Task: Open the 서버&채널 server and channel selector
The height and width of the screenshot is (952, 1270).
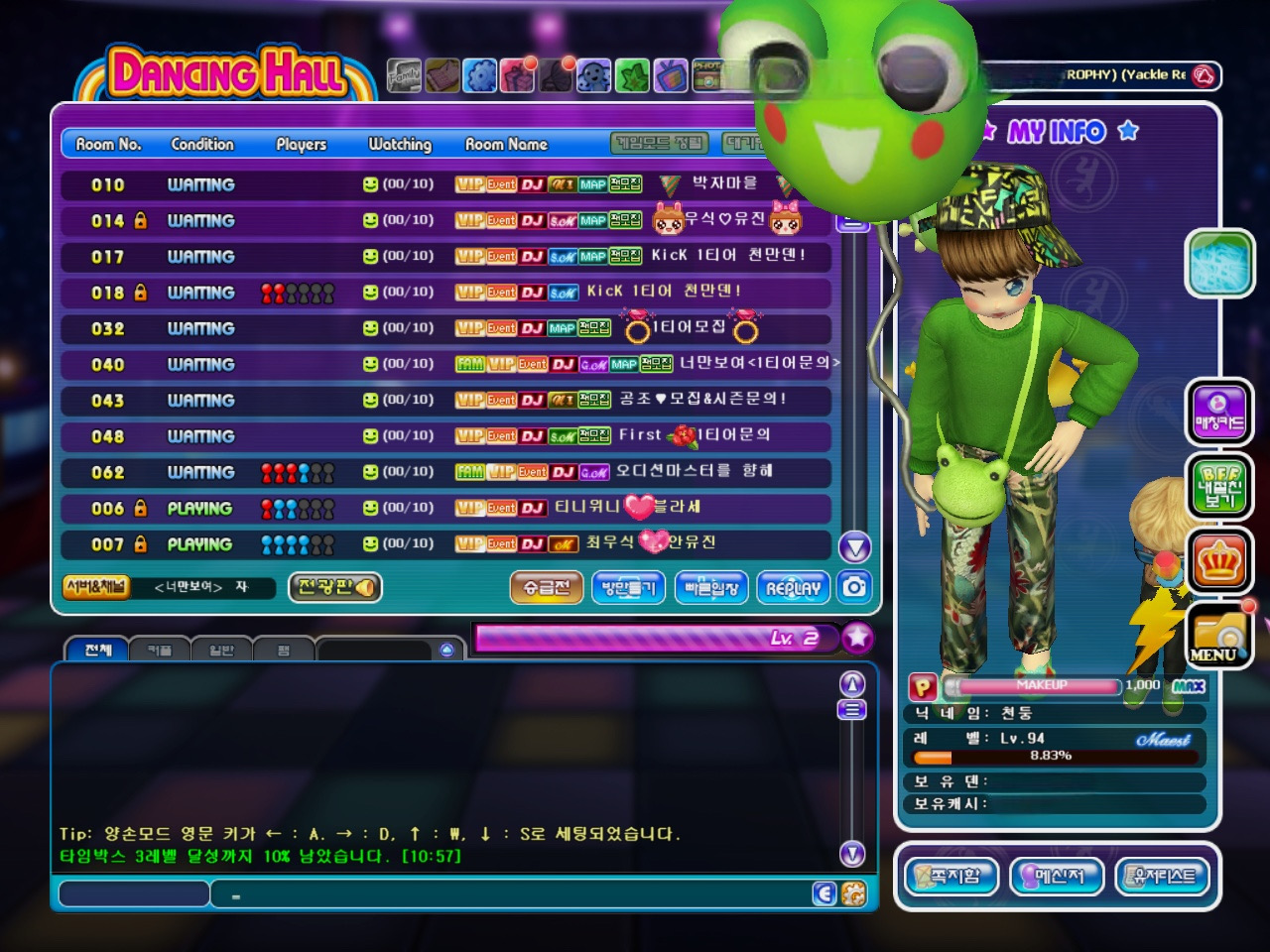Action: point(96,587)
